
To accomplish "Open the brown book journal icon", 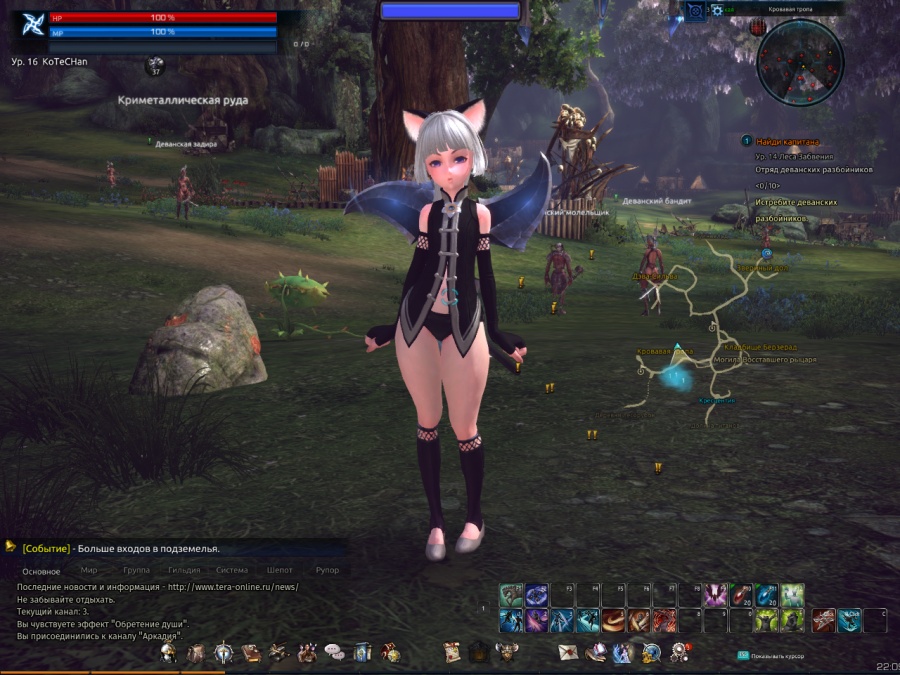I will tap(251, 653).
